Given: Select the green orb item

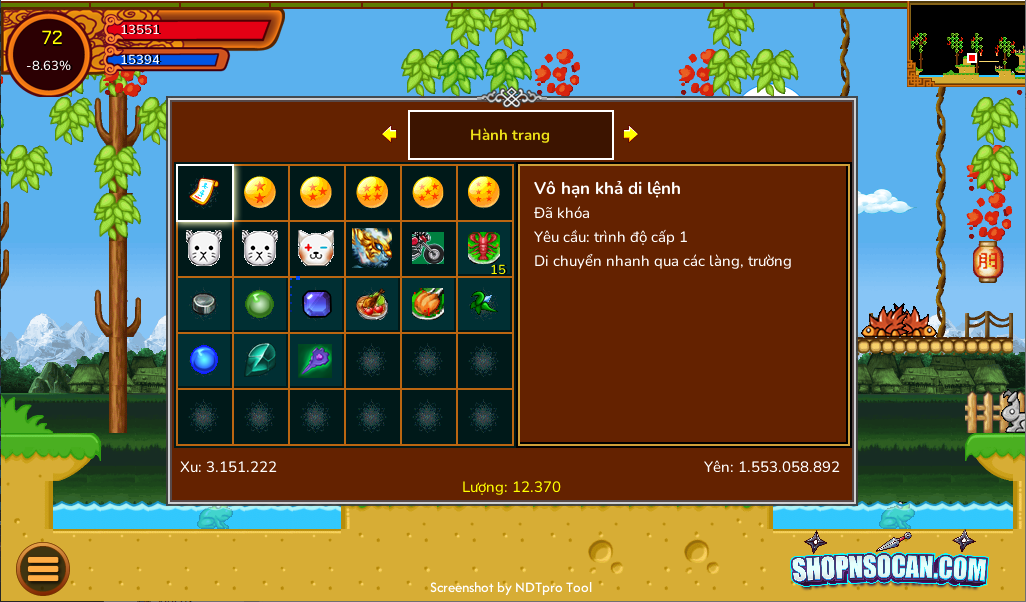Looking at the screenshot, I should 260,305.
